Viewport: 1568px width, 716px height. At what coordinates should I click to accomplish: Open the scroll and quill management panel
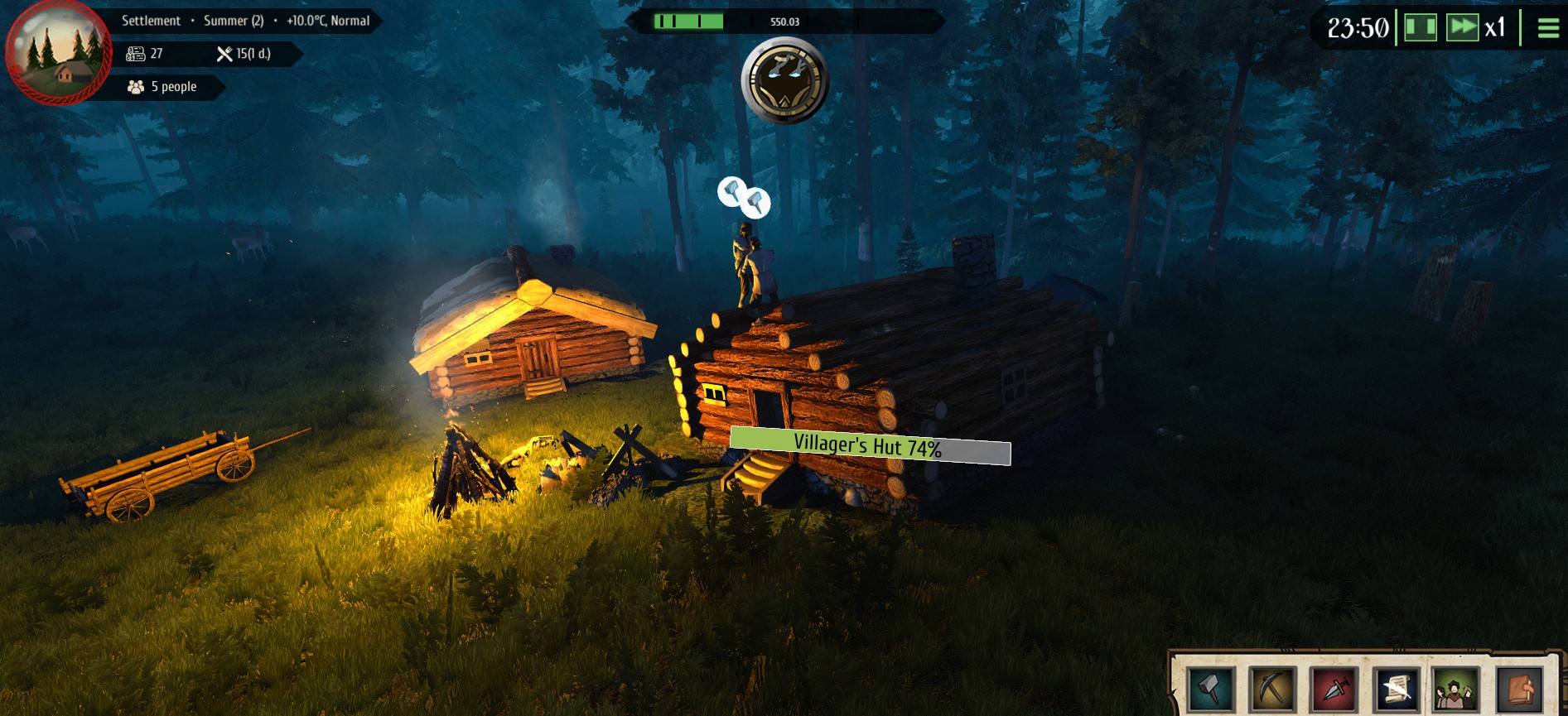(1397, 690)
